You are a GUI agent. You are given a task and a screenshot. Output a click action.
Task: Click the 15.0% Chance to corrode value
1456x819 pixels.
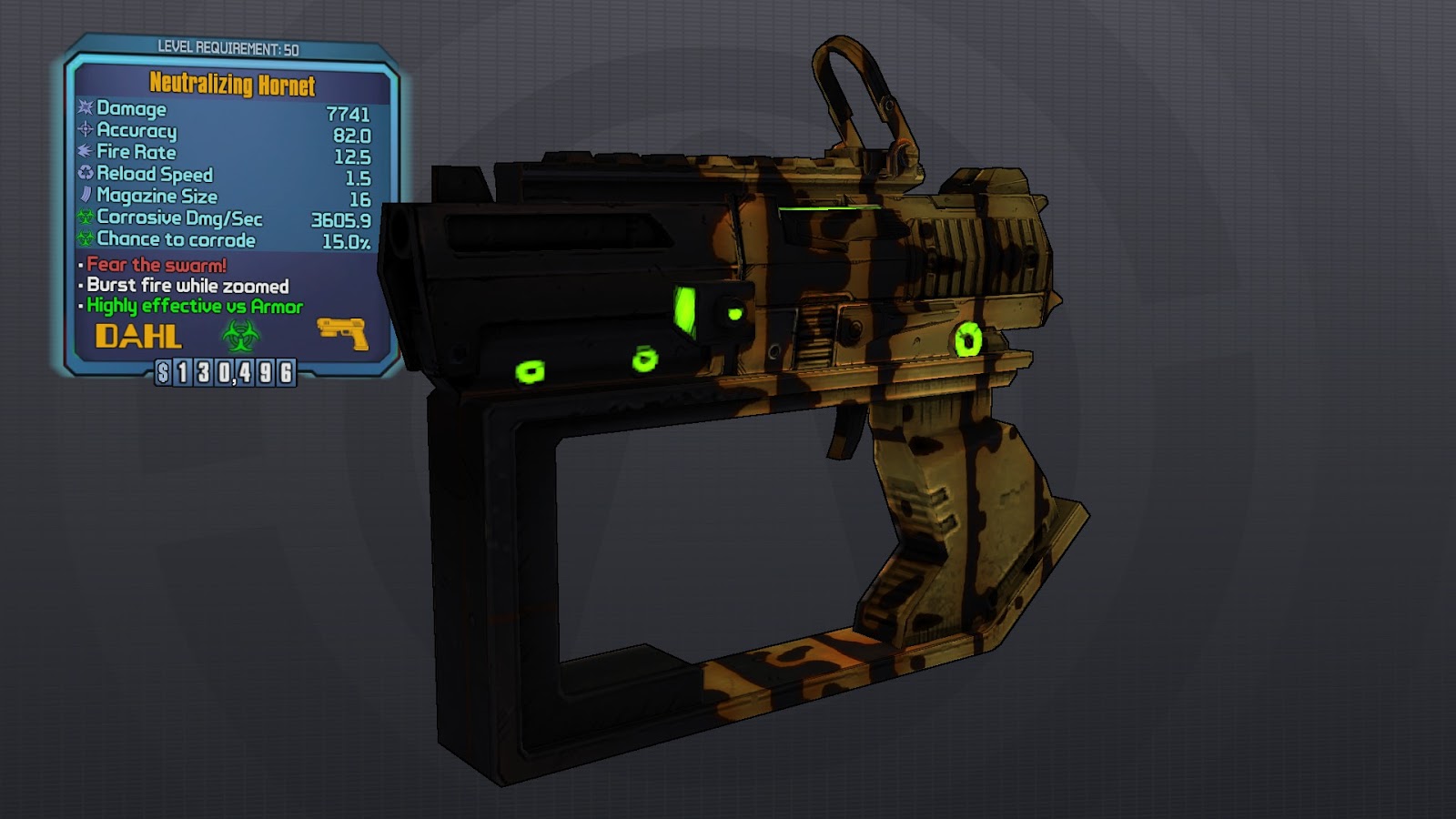(346, 239)
